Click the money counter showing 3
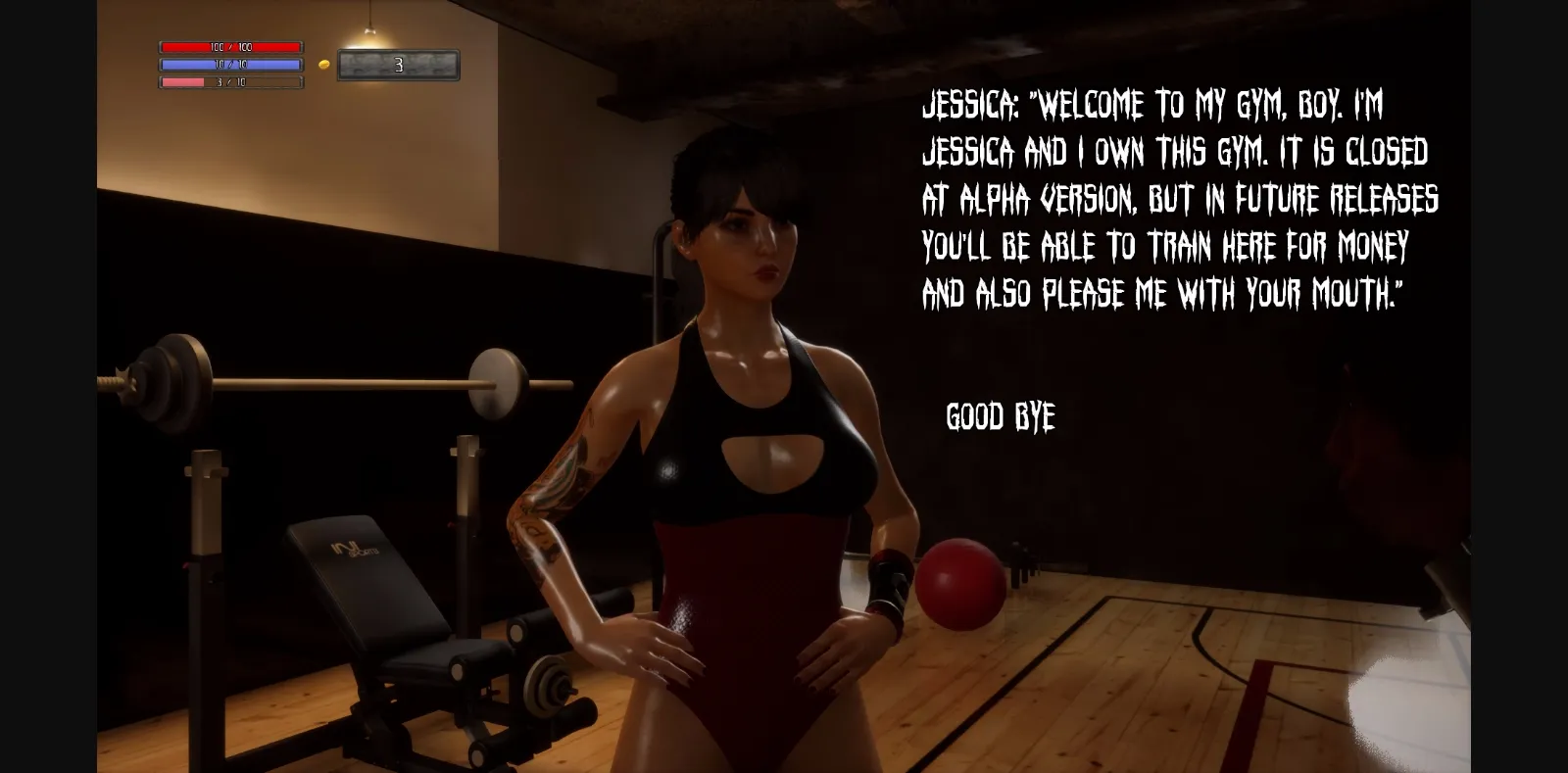The height and width of the screenshot is (773, 1568). click(397, 63)
